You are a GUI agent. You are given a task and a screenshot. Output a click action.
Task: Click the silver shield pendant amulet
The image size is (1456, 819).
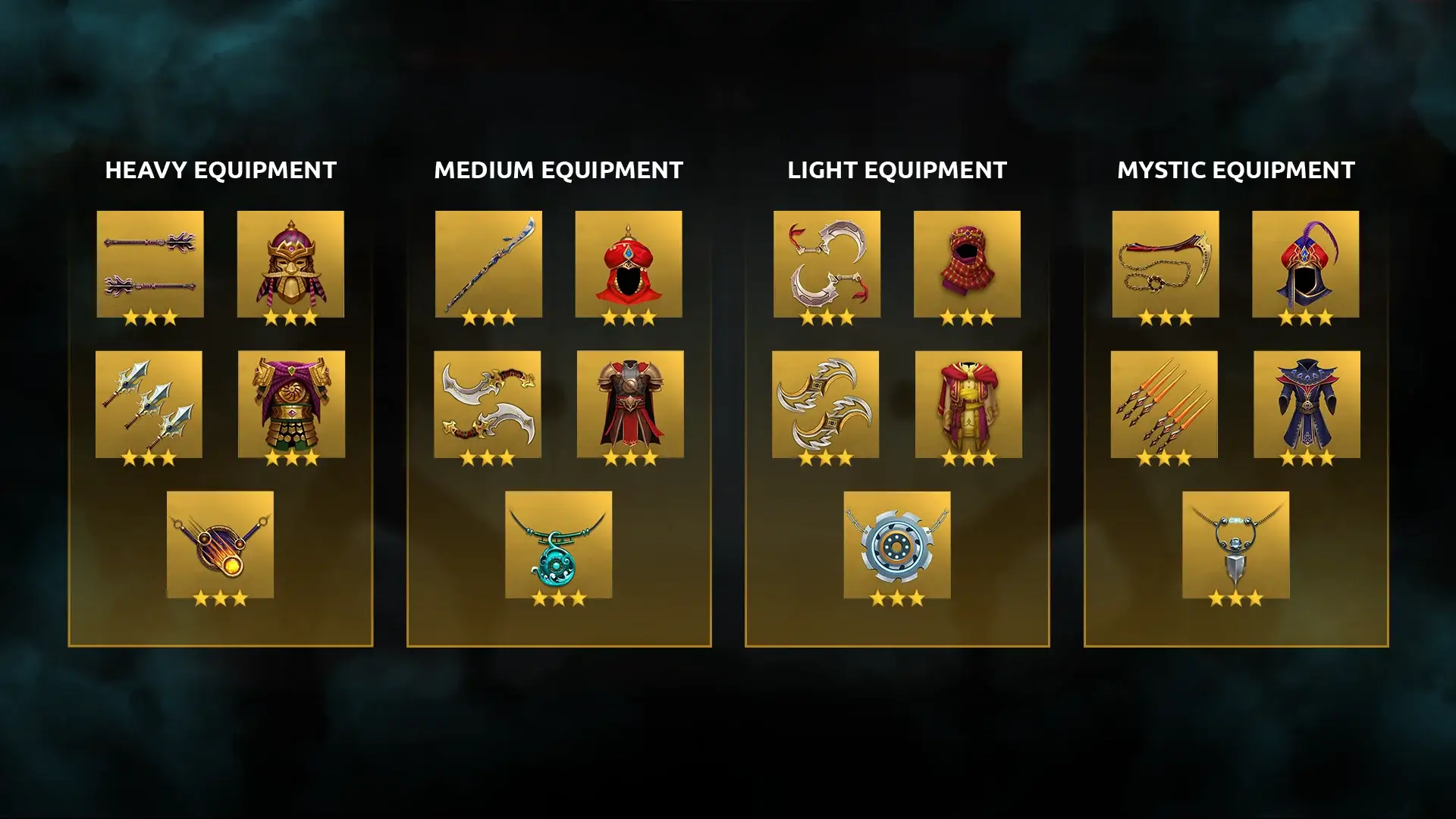pyautogui.click(x=1236, y=544)
